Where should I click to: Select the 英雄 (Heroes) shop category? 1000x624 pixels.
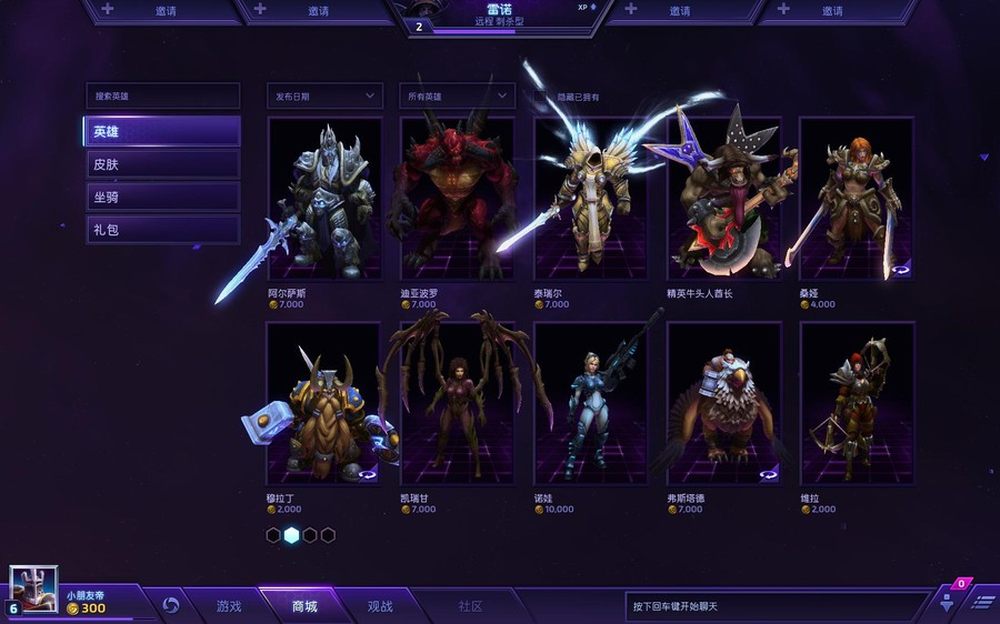162,131
